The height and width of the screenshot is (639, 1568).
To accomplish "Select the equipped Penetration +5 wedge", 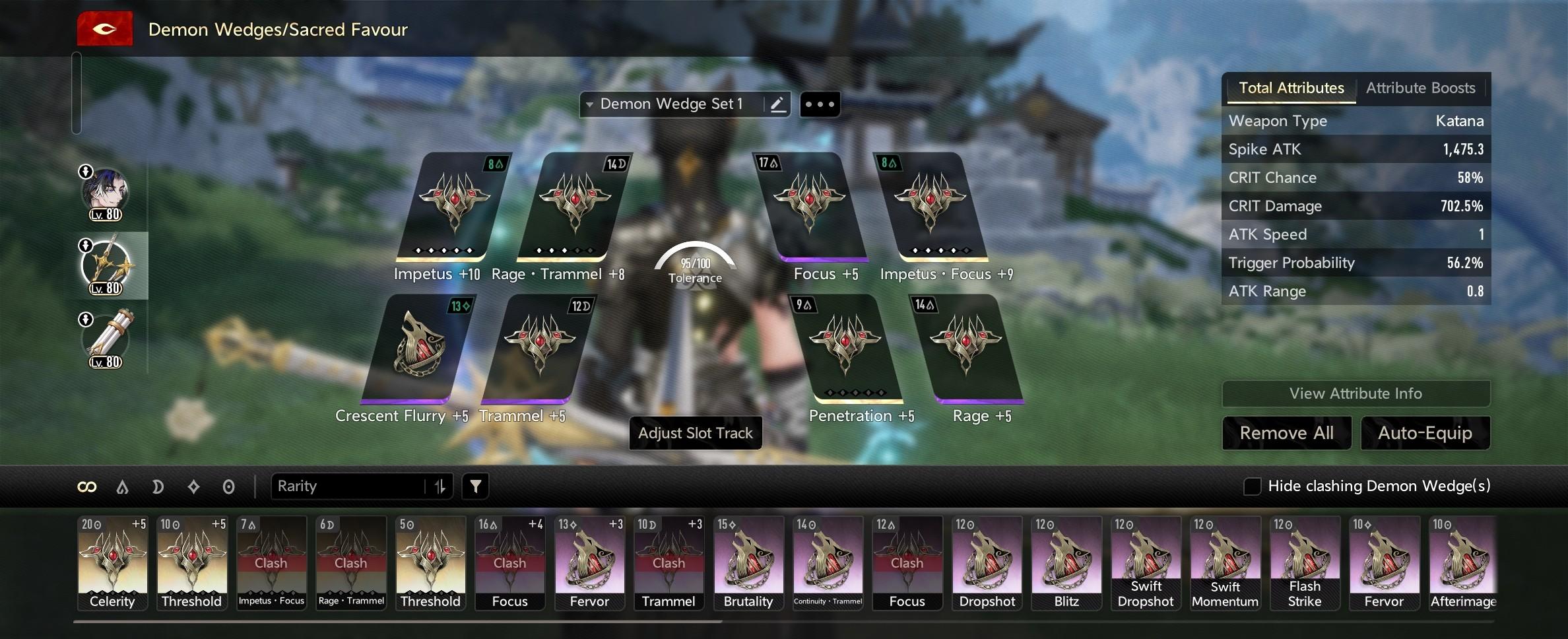I will [x=848, y=349].
